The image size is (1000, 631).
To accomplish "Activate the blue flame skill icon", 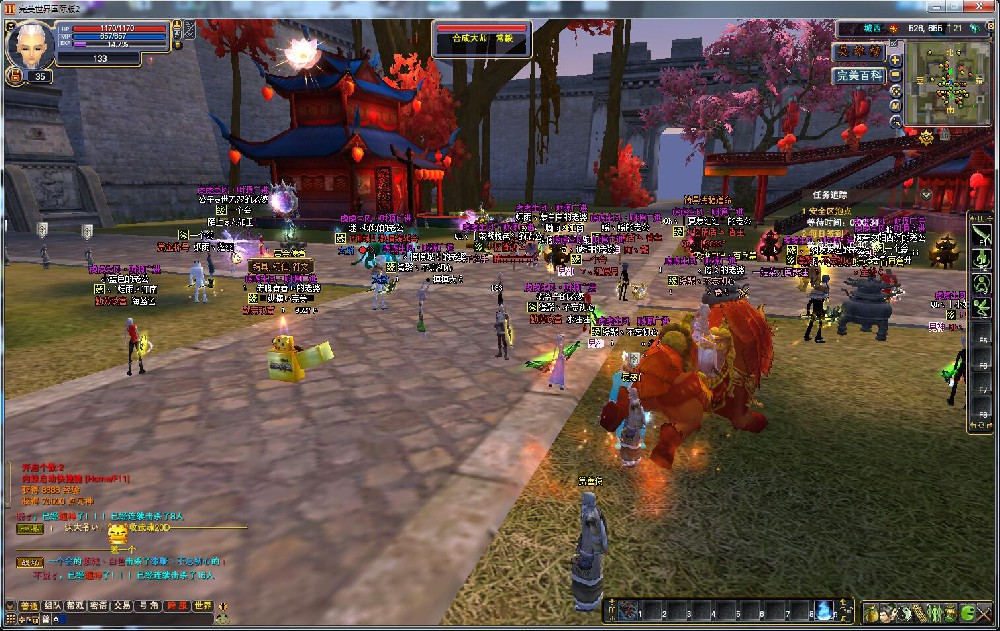I will pyautogui.click(x=823, y=609).
